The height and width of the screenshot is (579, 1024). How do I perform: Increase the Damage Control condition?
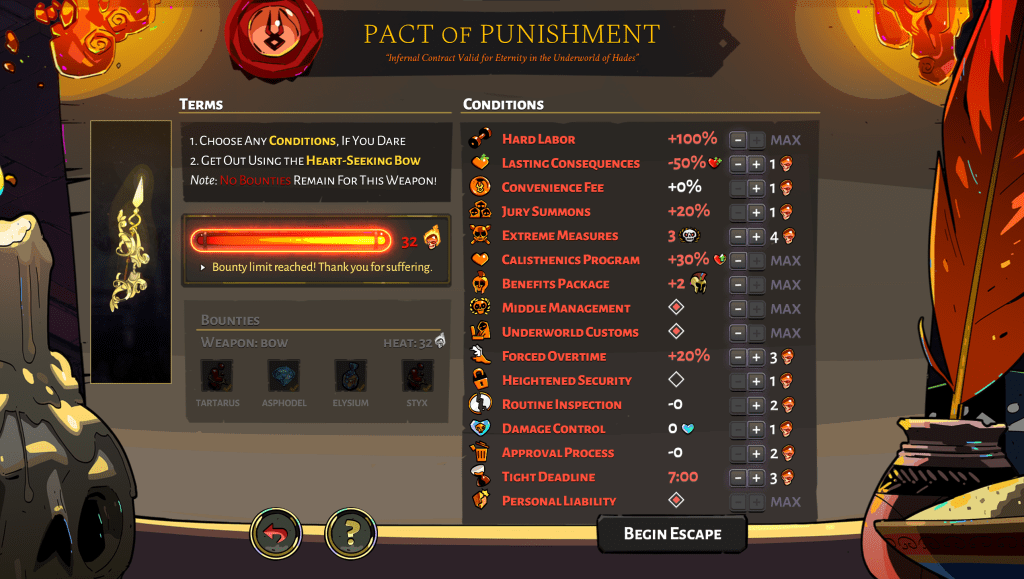pyautogui.click(x=757, y=429)
